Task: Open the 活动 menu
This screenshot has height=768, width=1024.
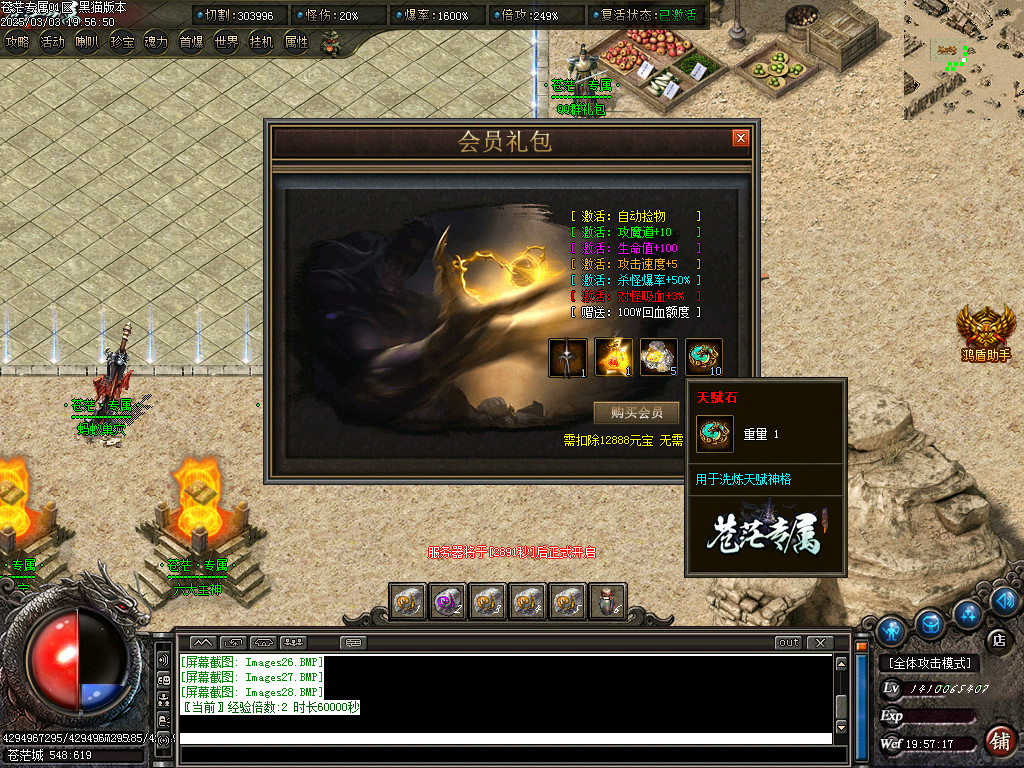Action: [53, 42]
